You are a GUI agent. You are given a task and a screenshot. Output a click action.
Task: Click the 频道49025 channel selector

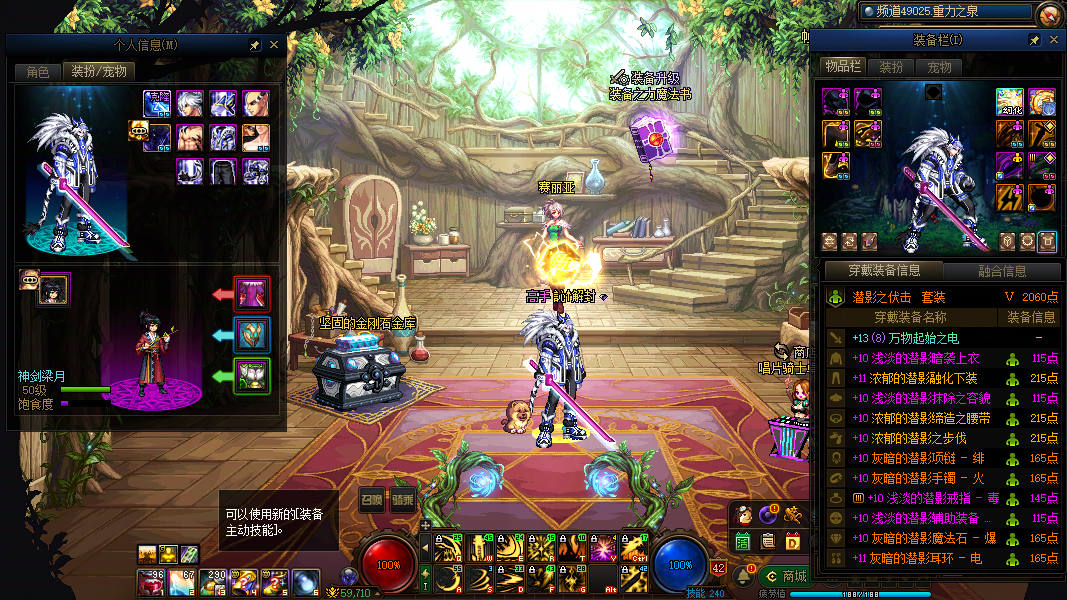click(945, 12)
